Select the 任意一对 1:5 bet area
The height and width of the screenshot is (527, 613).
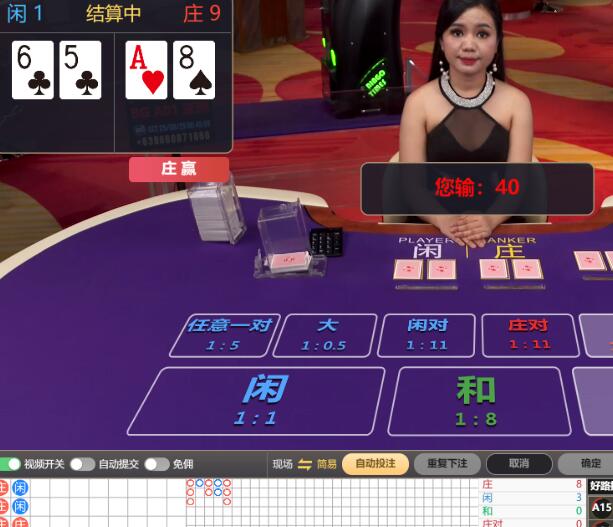point(225,335)
